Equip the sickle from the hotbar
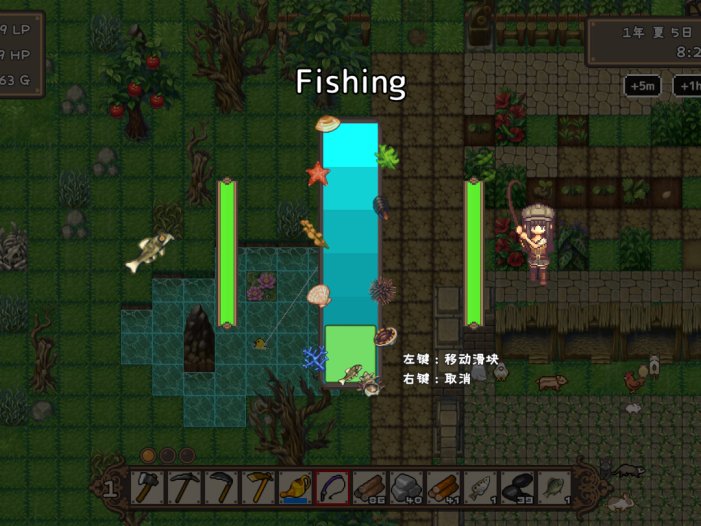701x526 pixels. (221, 487)
